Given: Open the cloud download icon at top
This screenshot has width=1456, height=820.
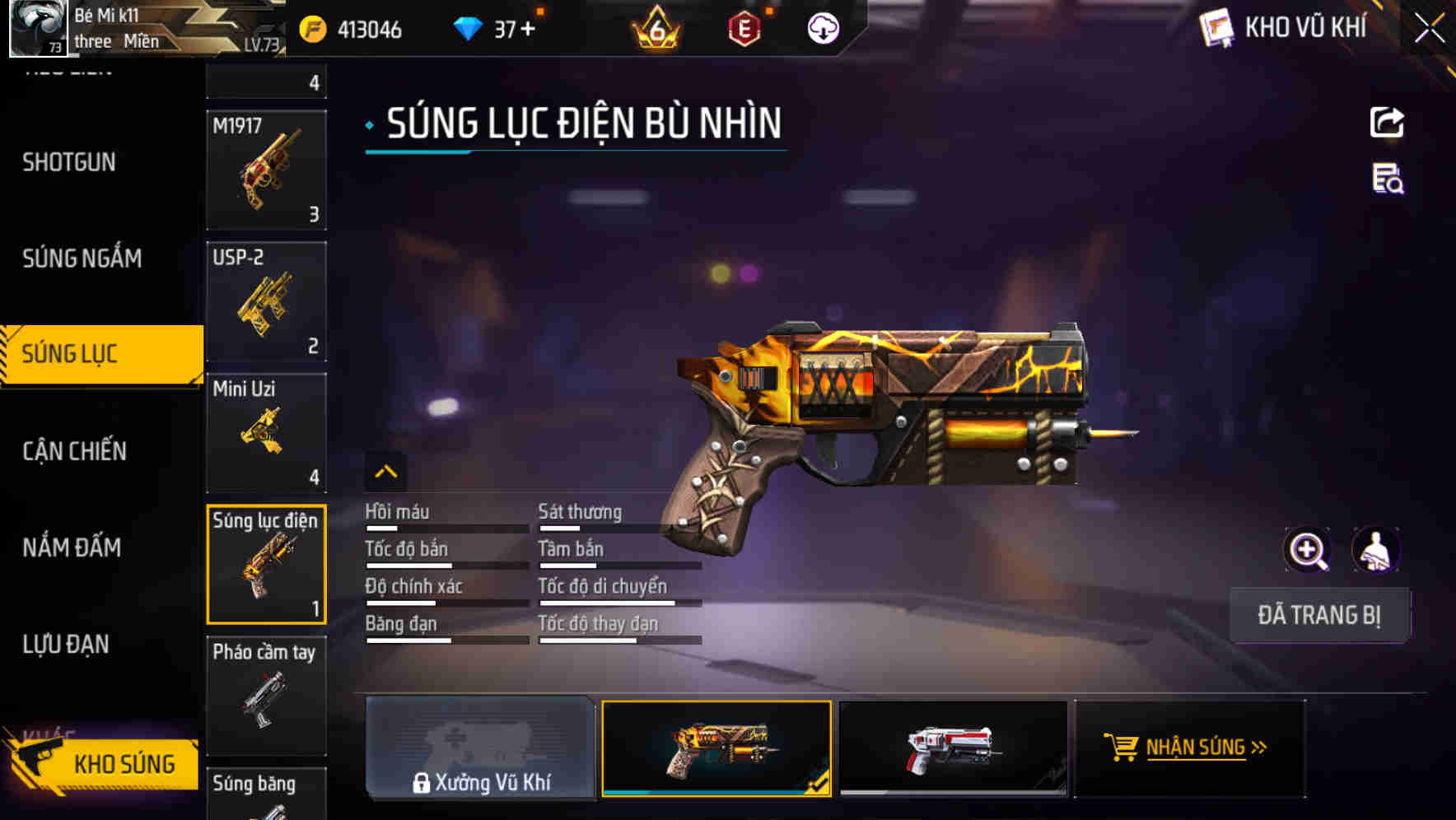Looking at the screenshot, I should click(821, 27).
